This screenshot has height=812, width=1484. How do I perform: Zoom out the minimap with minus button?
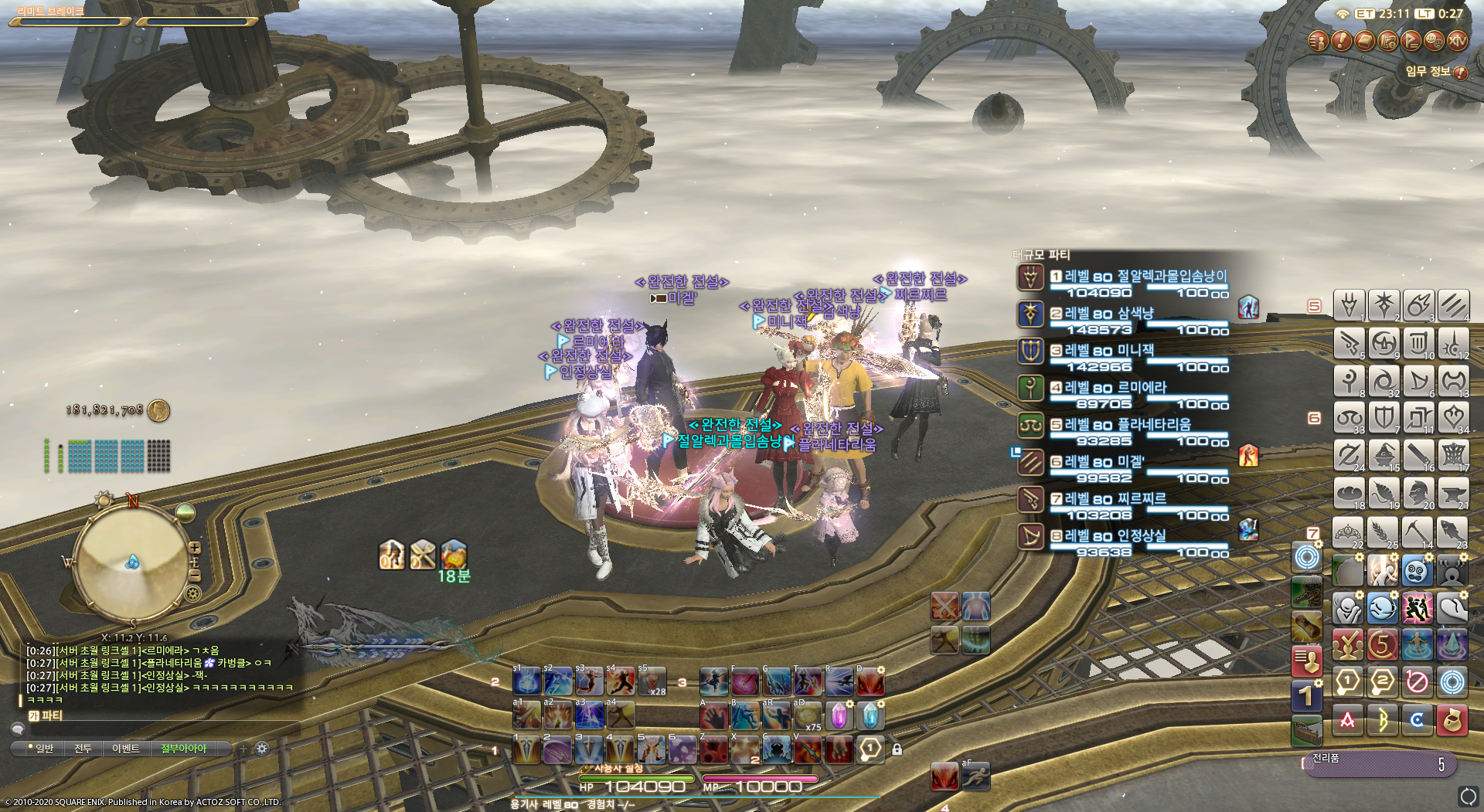(x=195, y=576)
